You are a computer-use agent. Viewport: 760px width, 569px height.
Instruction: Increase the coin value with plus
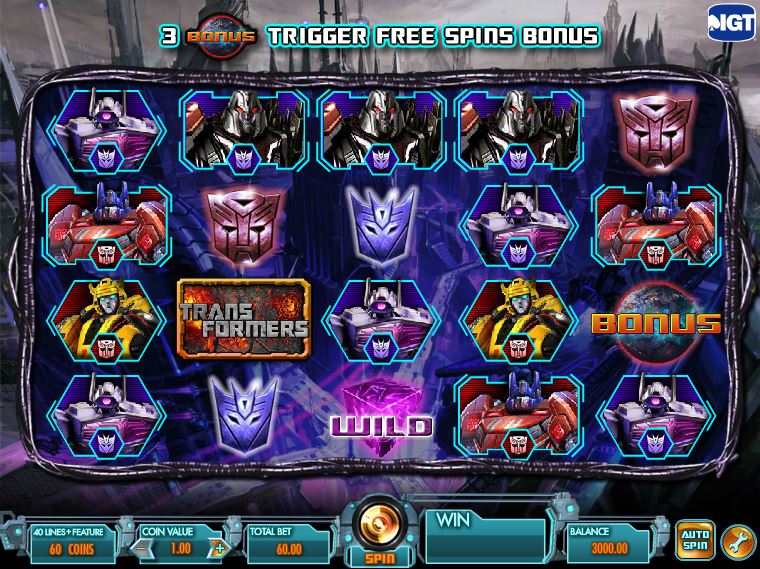tap(219, 549)
